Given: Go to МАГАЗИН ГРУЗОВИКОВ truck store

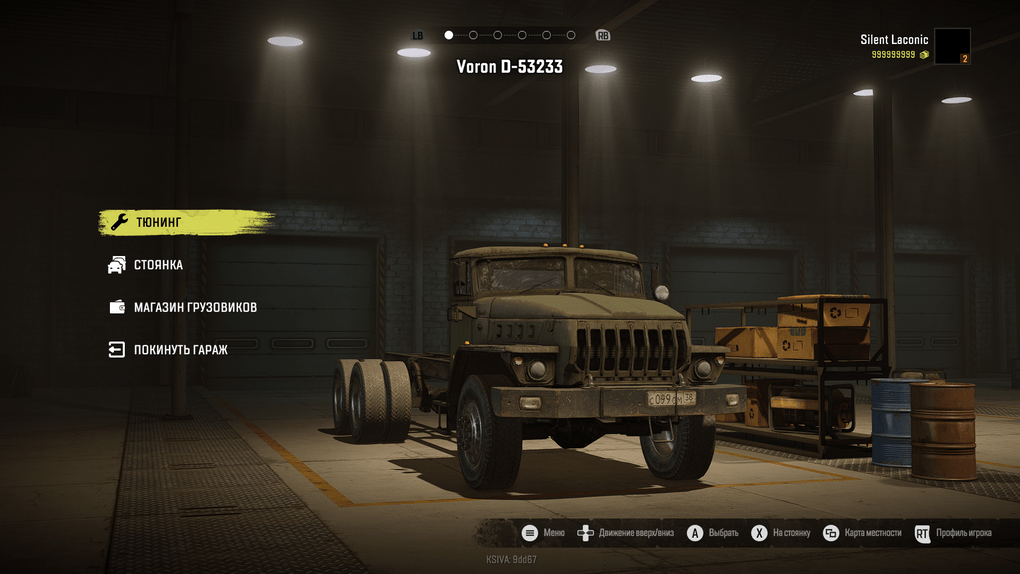Looking at the screenshot, I should point(195,307).
